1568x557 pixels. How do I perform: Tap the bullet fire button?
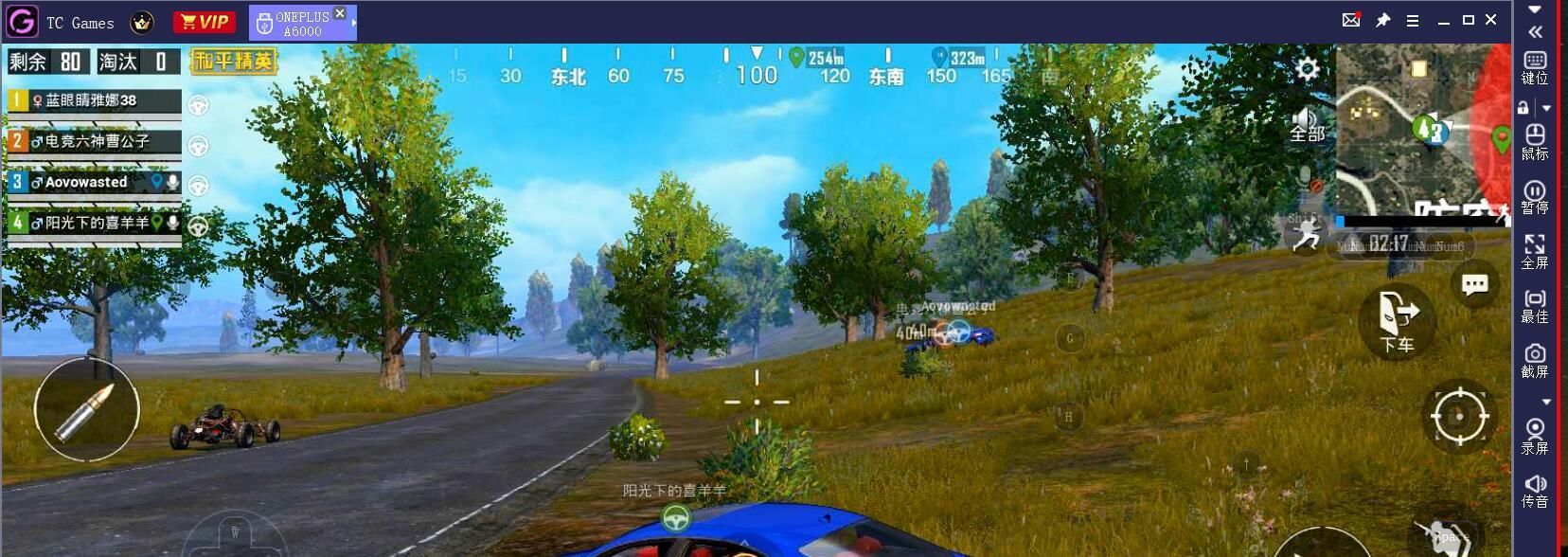pos(86,409)
